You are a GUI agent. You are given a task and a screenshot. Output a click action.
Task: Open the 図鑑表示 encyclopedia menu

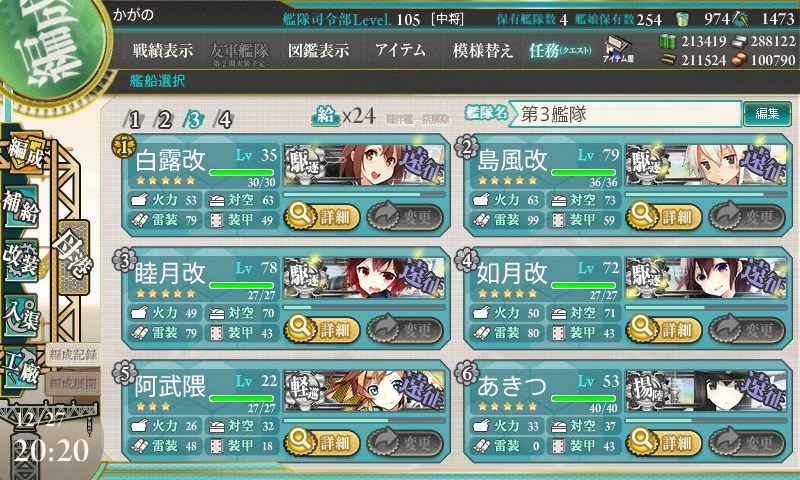click(x=319, y=51)
